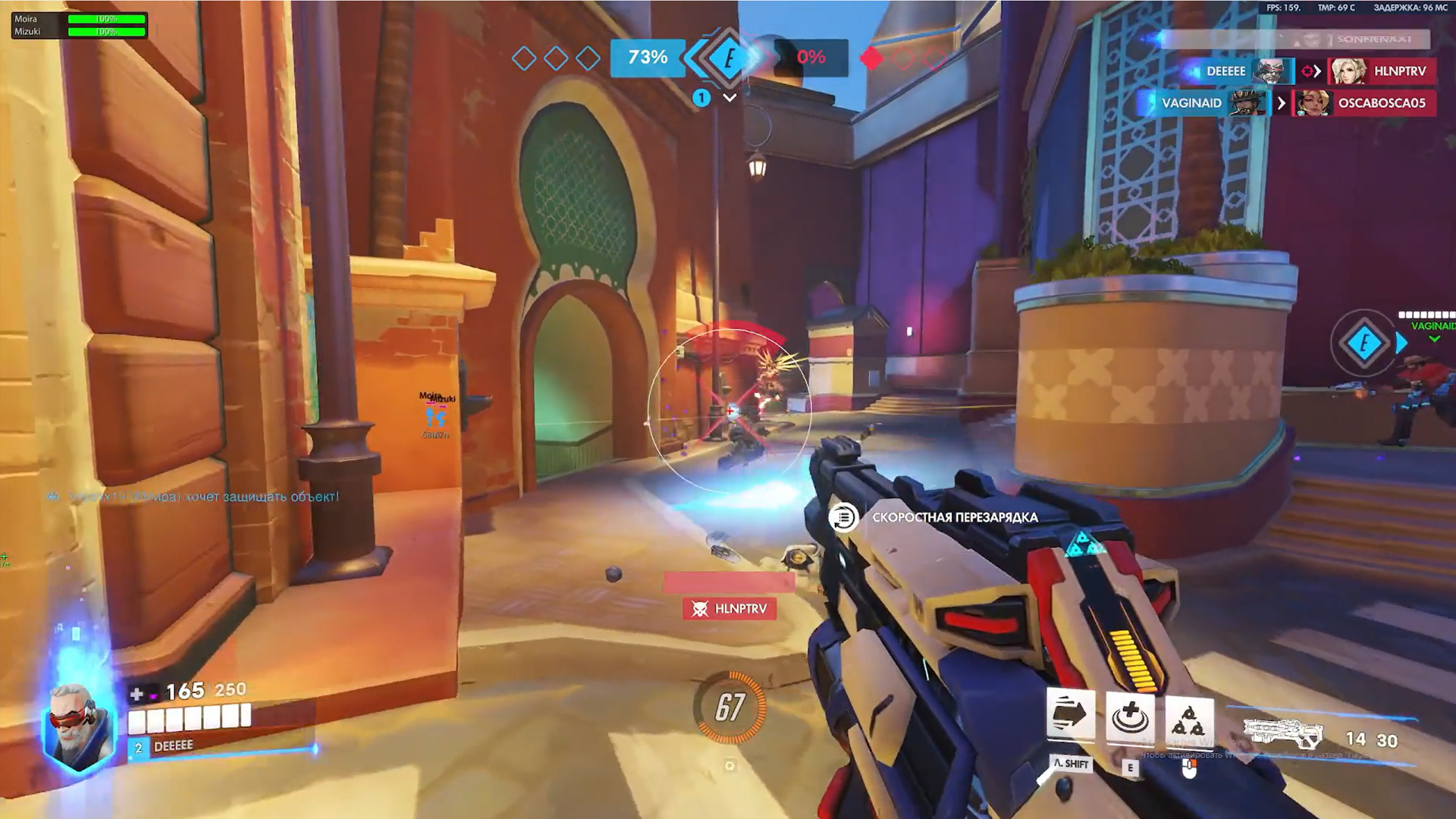The image size is (1456, 819).
Task: Click the objective waypoint marker near VAGINAID
Action: [x=1364, y=344]
